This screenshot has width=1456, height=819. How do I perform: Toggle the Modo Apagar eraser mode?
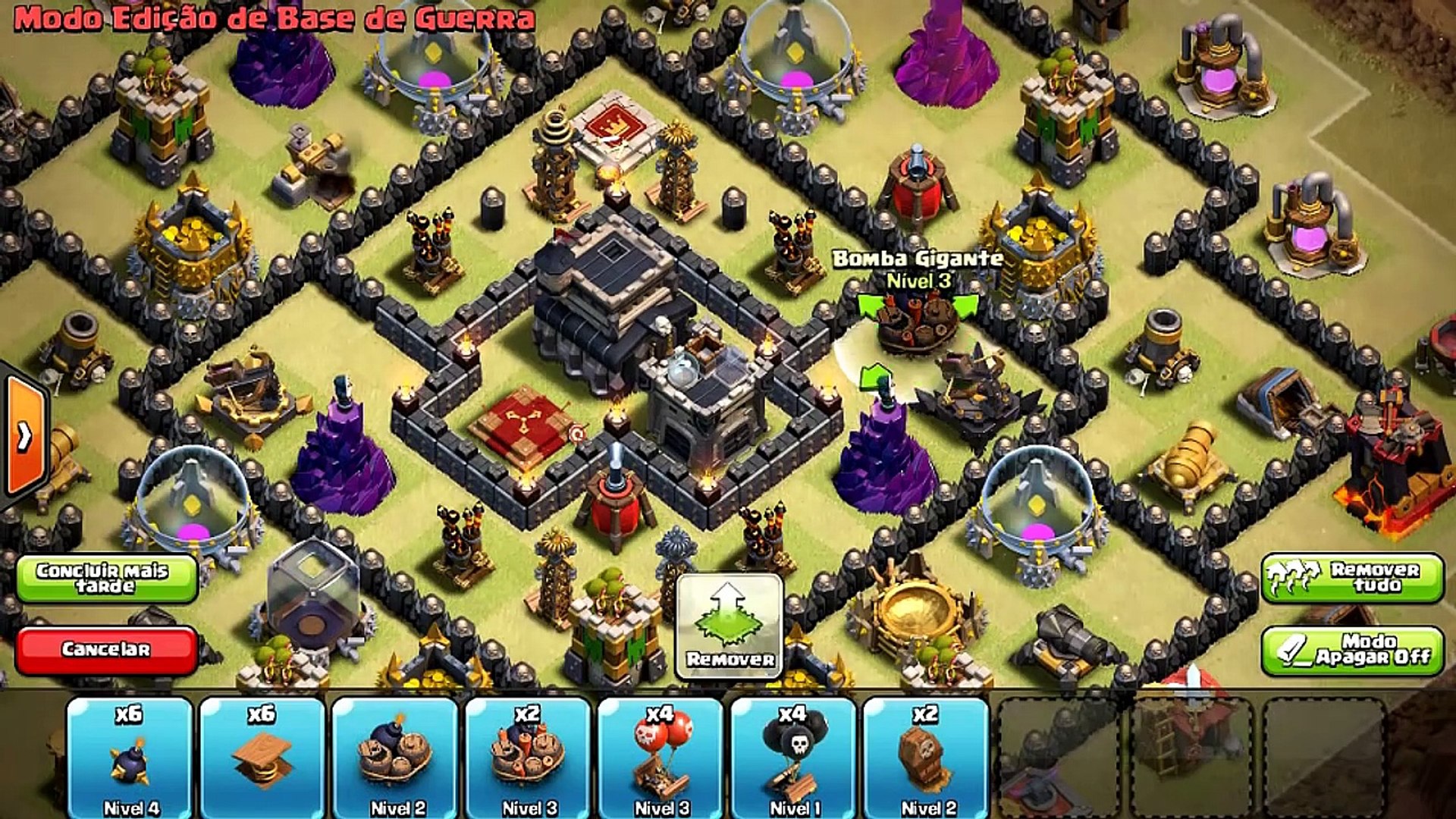click(x=1353, y=650)
